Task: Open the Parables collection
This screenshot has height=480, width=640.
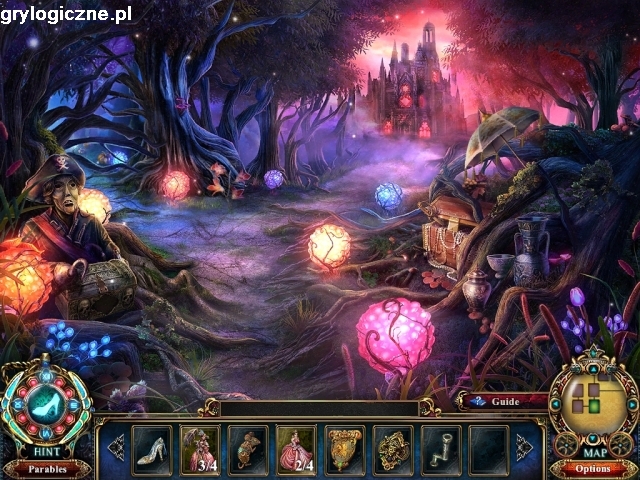Action: tap(47, 467)
